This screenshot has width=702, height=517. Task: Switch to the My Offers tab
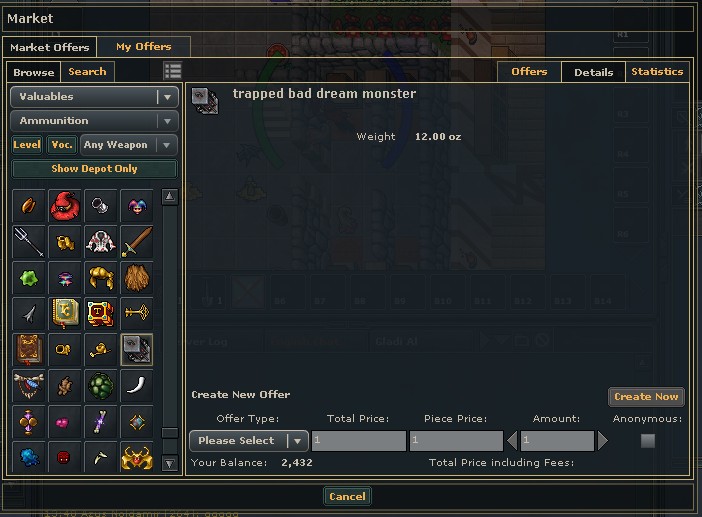[143, 47]
